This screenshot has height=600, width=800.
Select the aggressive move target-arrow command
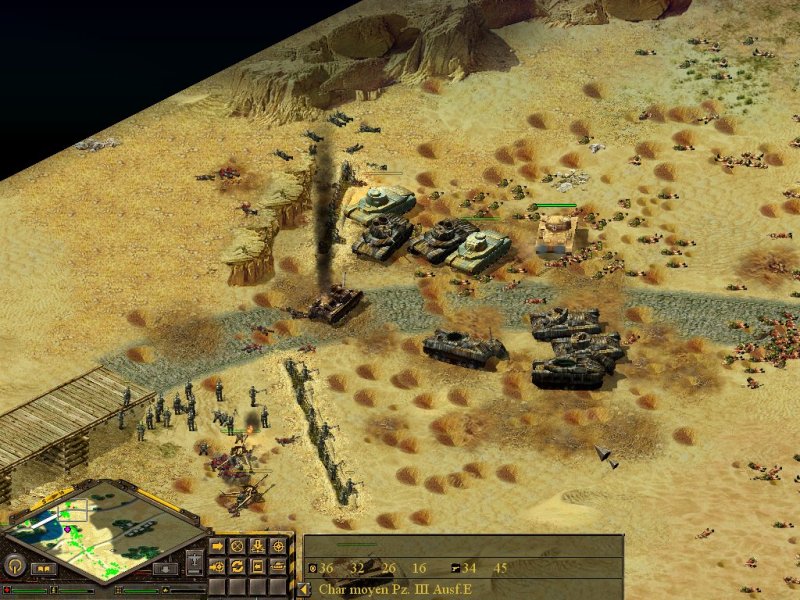[217, 568]
